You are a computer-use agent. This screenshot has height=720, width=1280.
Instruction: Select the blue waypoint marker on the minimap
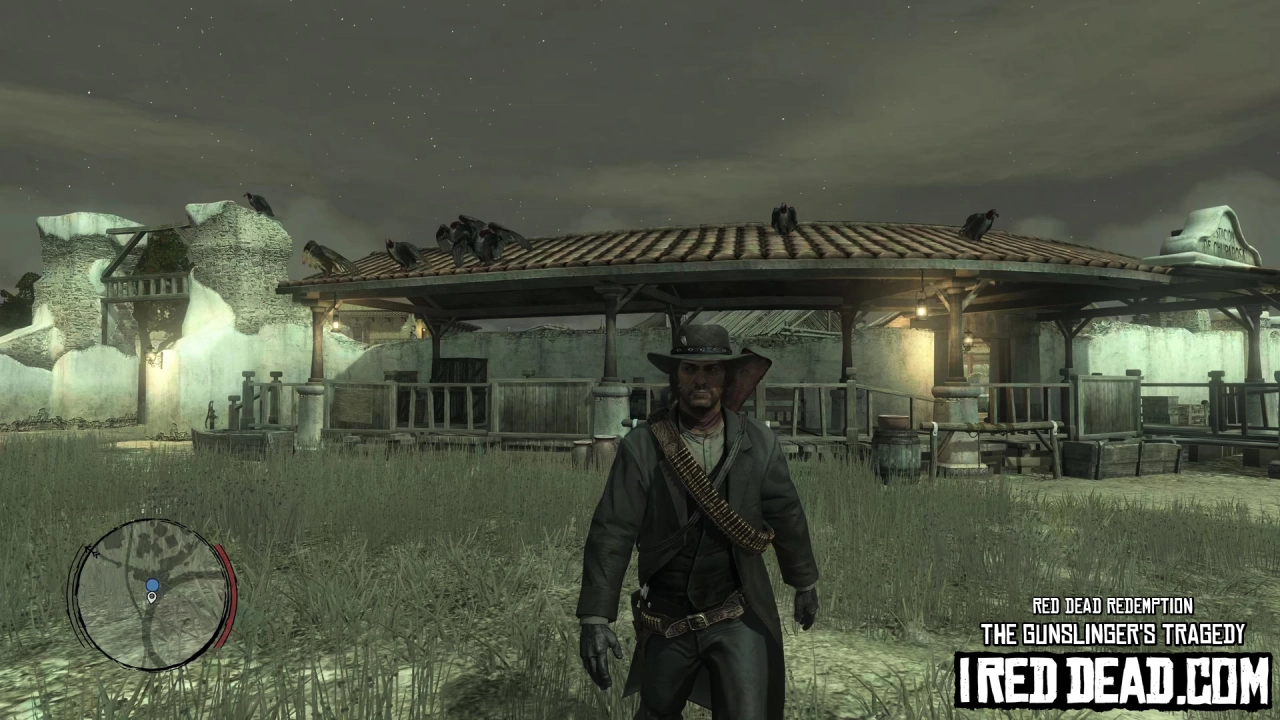[152, 585]
